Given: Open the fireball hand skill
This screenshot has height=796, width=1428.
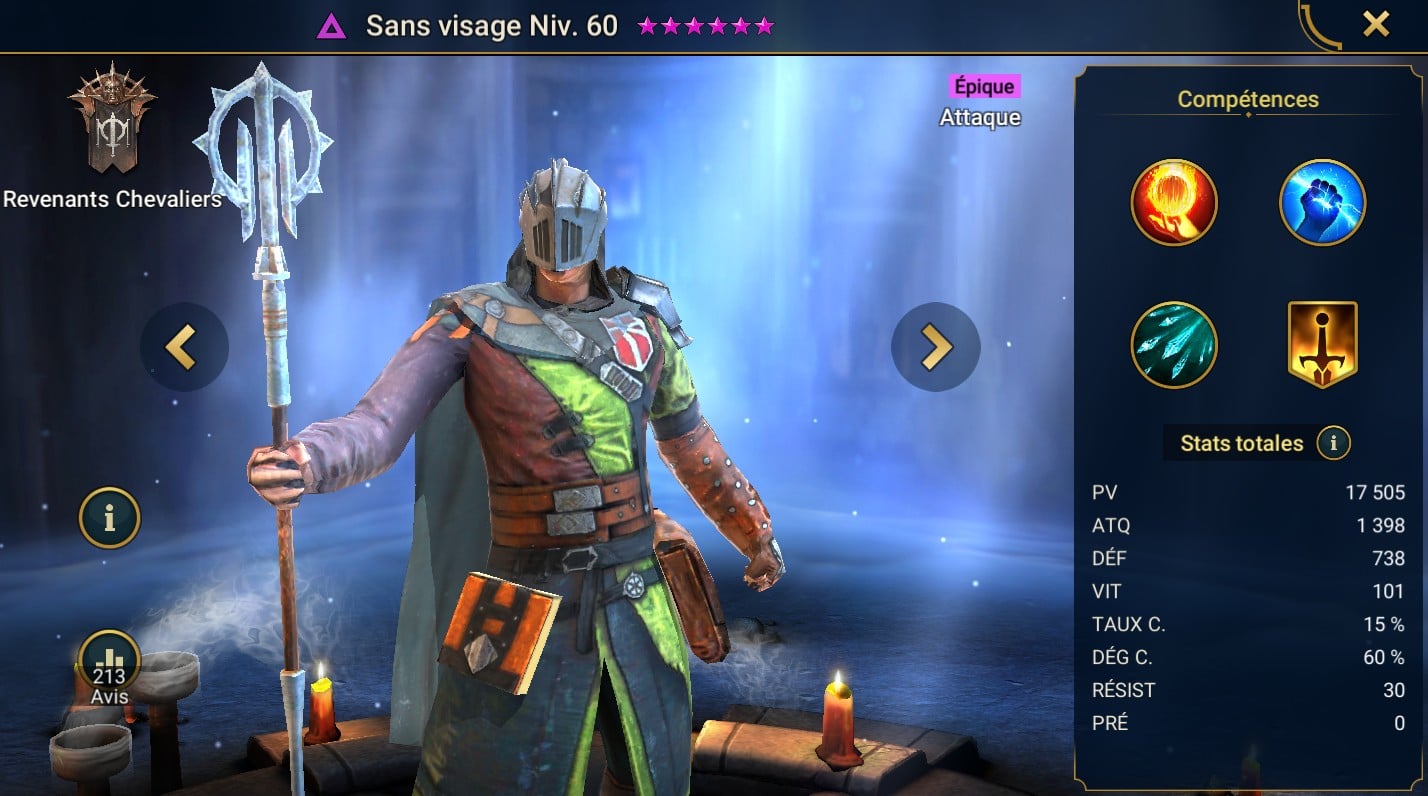Looking at the screenshot, I should (x=1174, y=203).
